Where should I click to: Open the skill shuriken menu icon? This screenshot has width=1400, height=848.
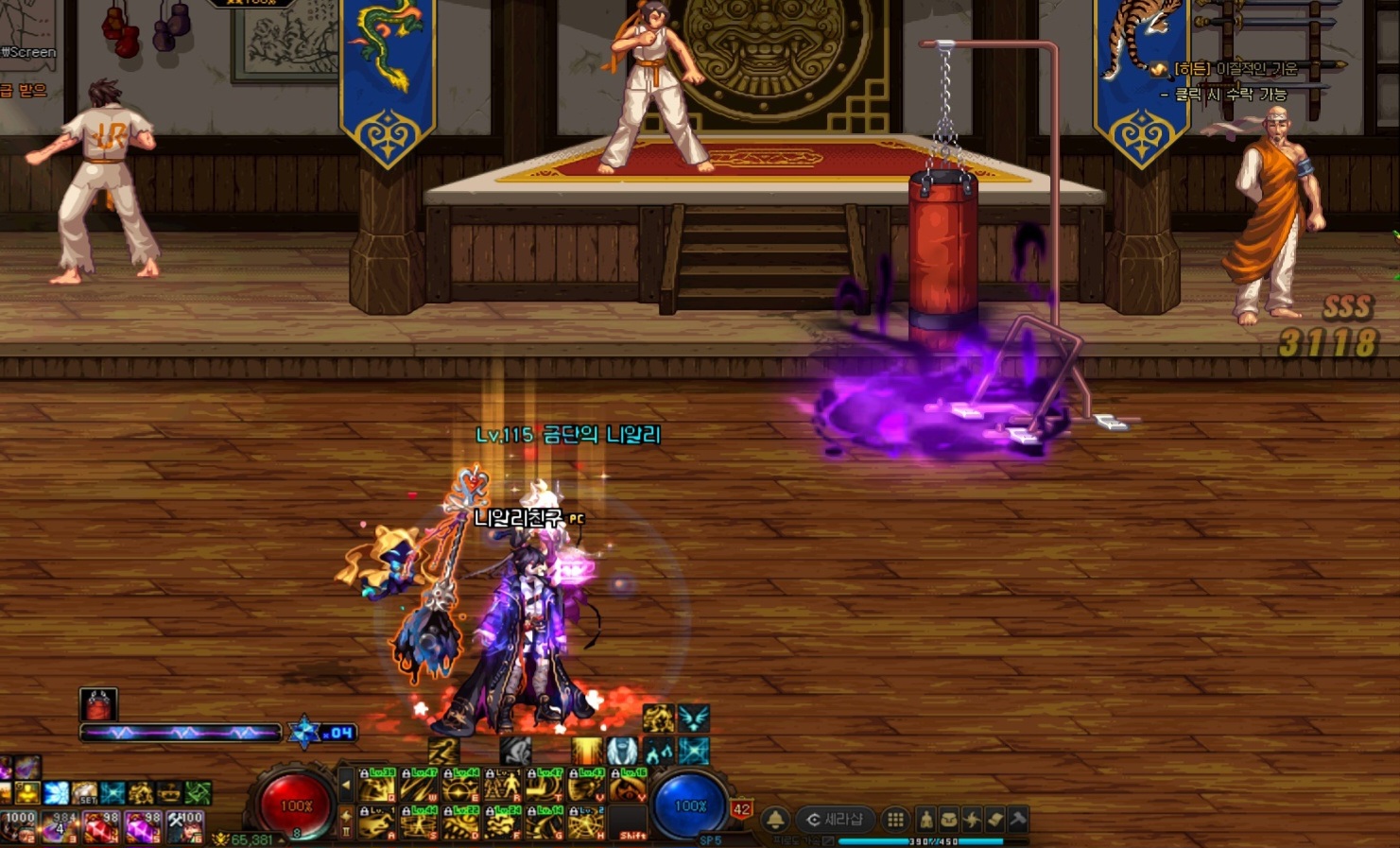[972, 819]
